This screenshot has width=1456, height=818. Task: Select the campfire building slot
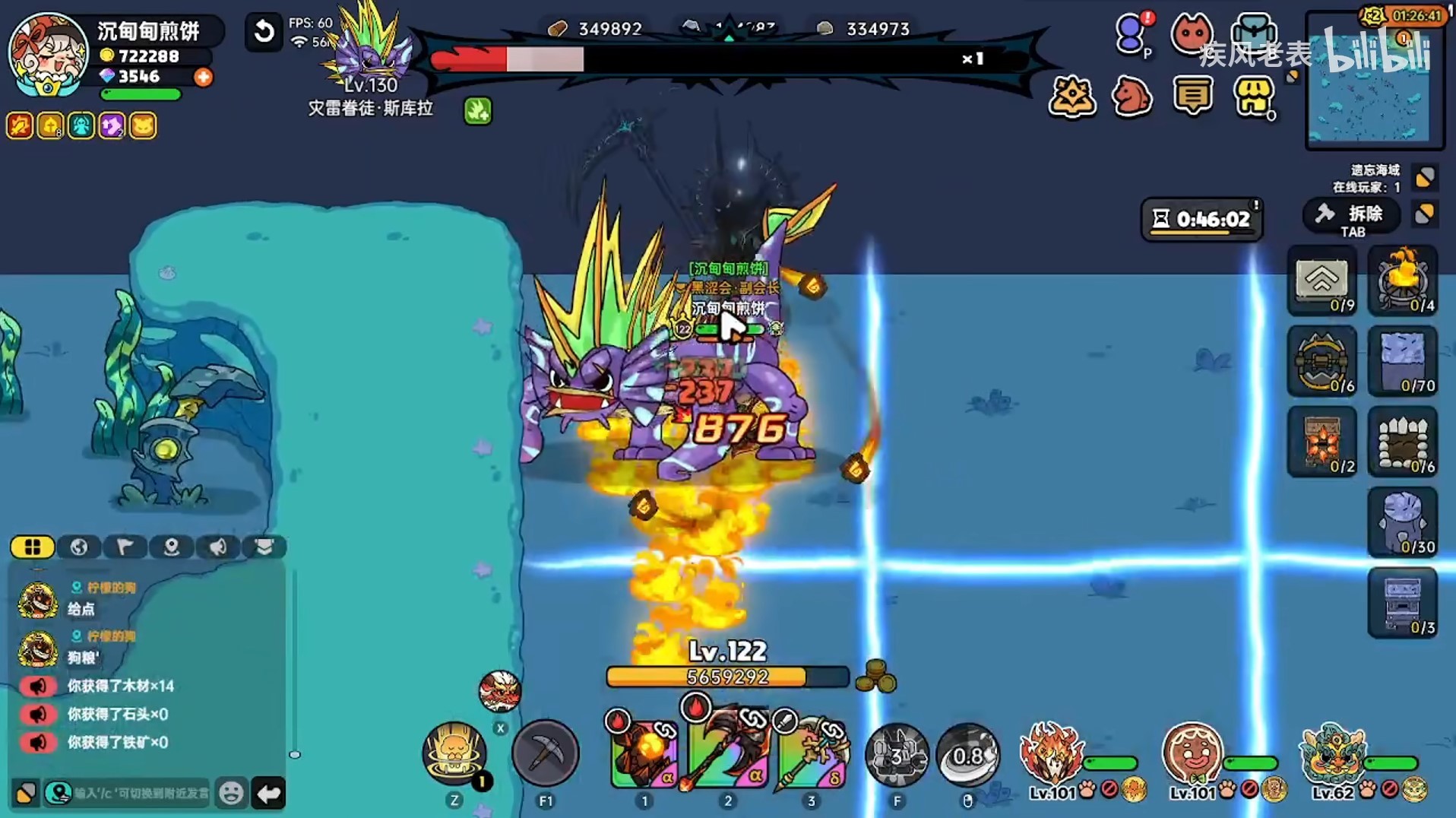(x=1403, y=281)
